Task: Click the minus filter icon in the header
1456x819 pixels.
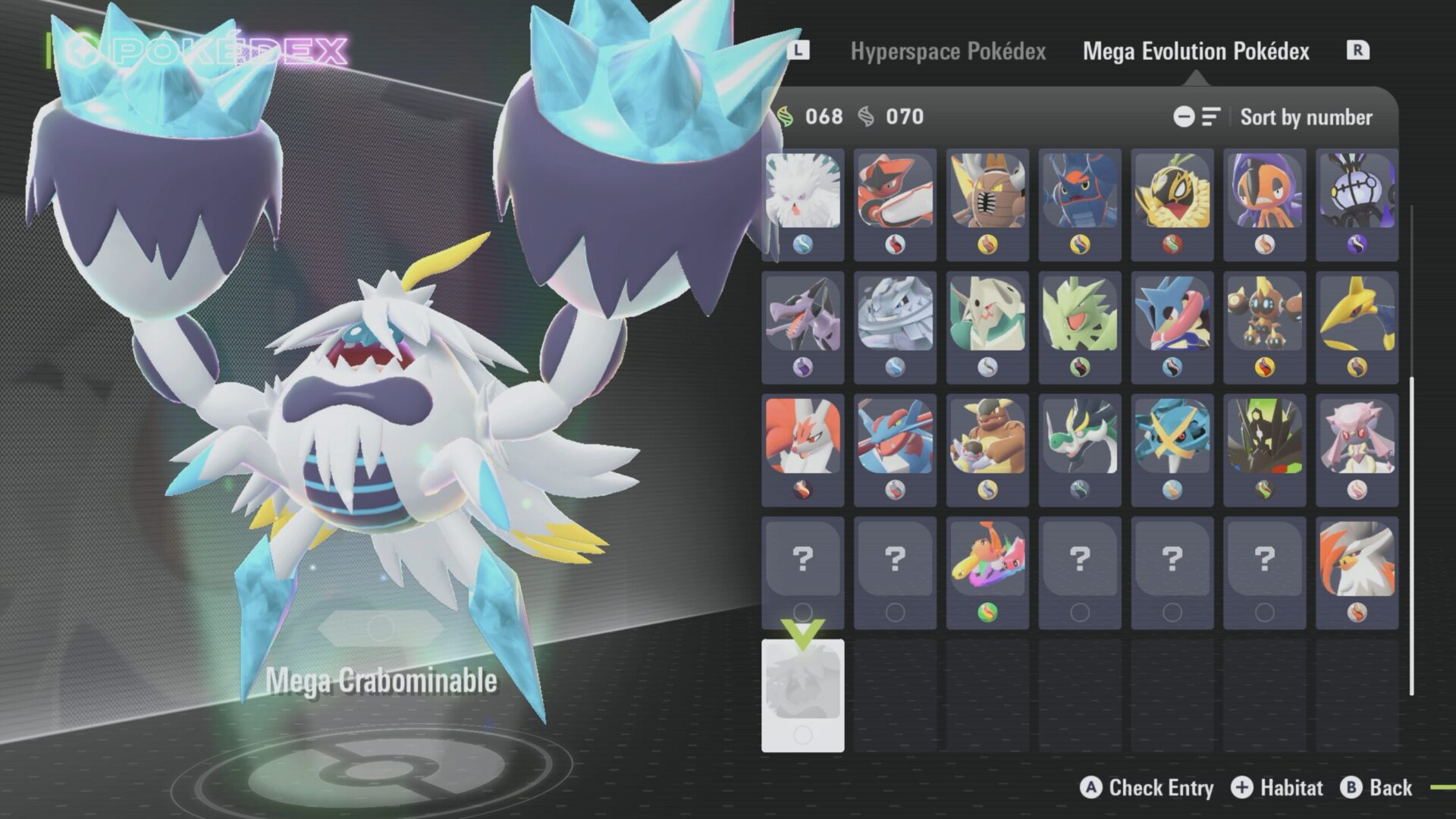Action: [1185, 117]
